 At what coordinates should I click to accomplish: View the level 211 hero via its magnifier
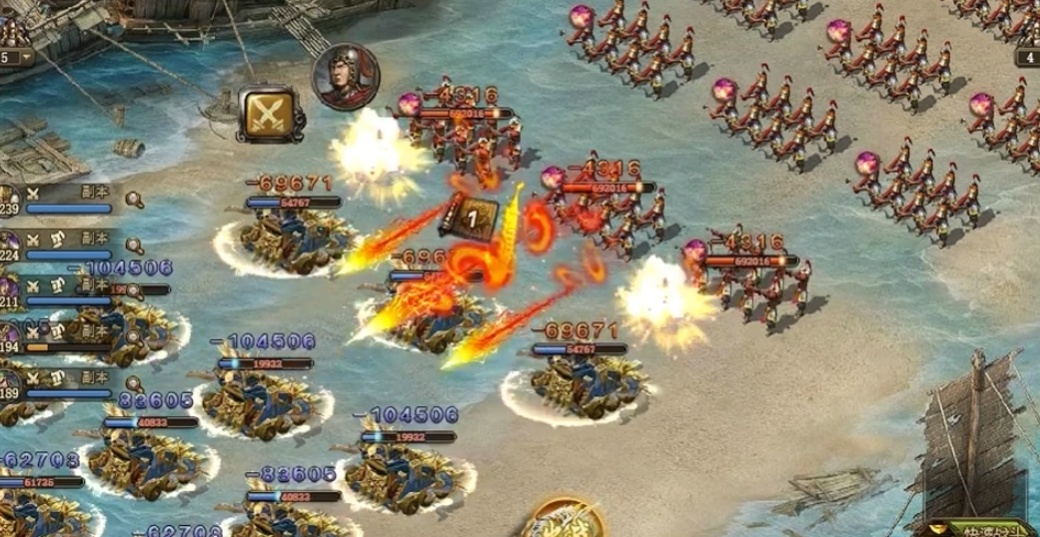click(134, 291)
